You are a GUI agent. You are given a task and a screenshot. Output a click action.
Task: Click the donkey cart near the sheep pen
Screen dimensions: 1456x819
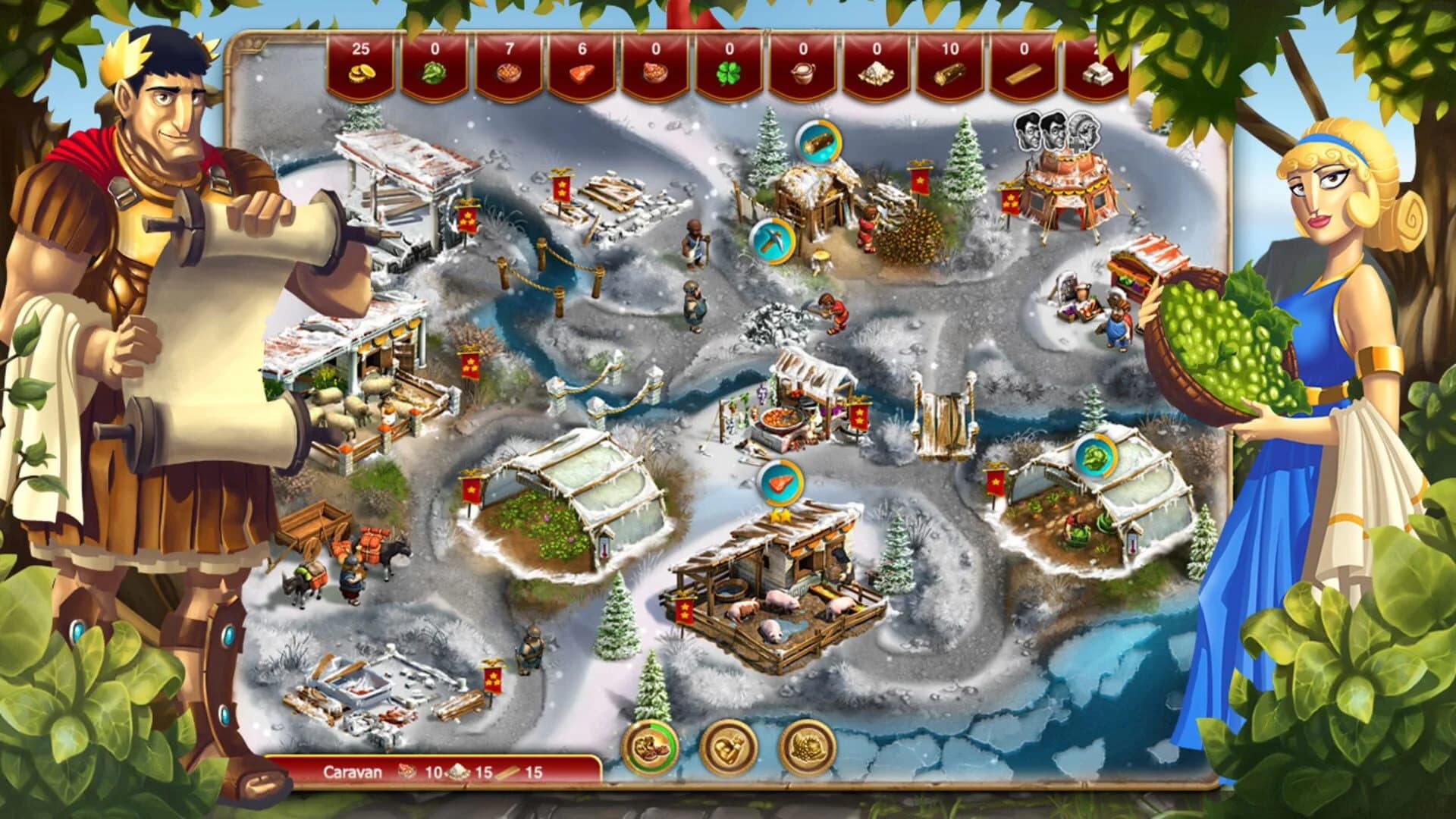pos(318,523)
